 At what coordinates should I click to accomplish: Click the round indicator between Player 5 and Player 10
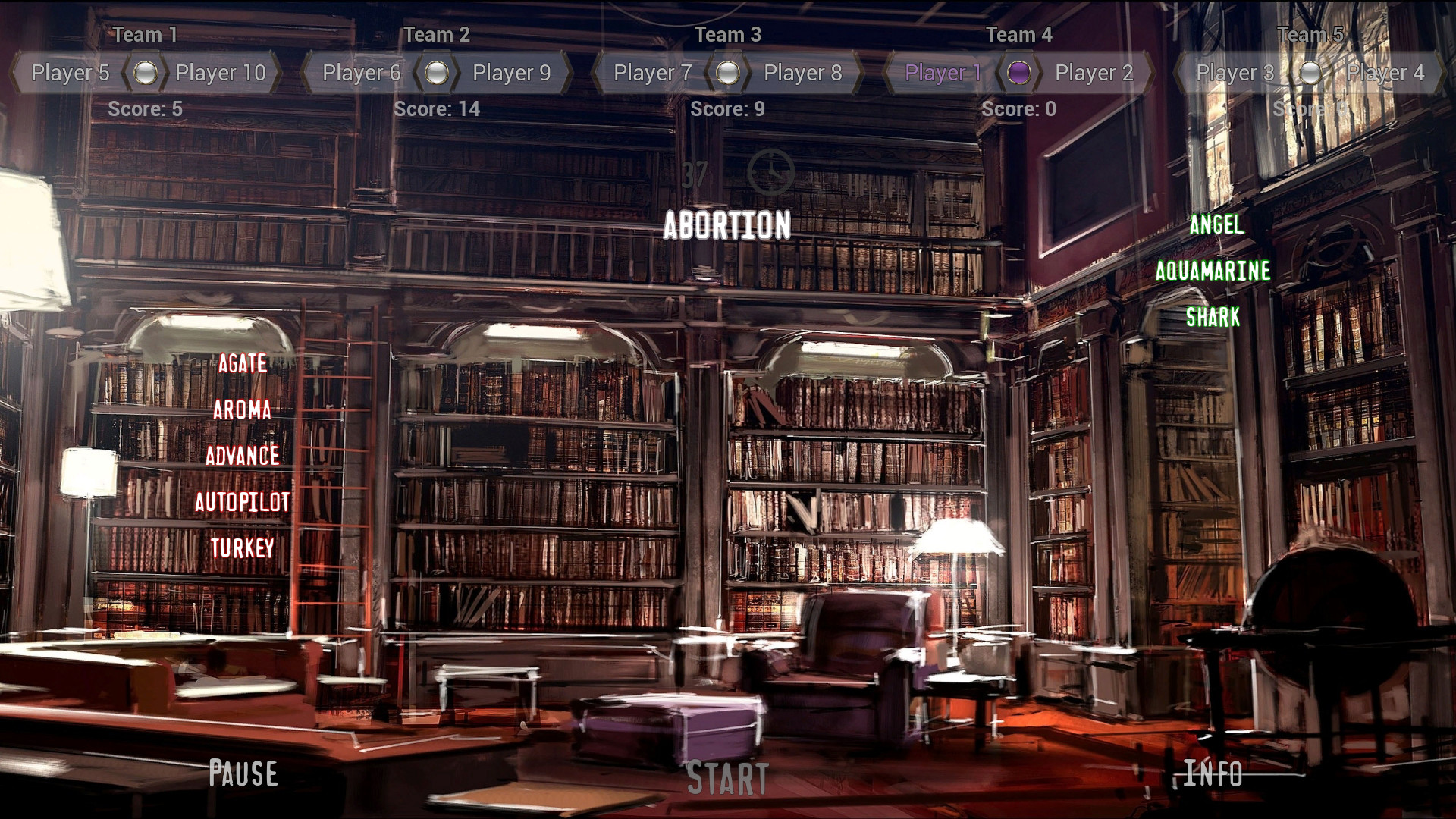[x=146, y=74]
